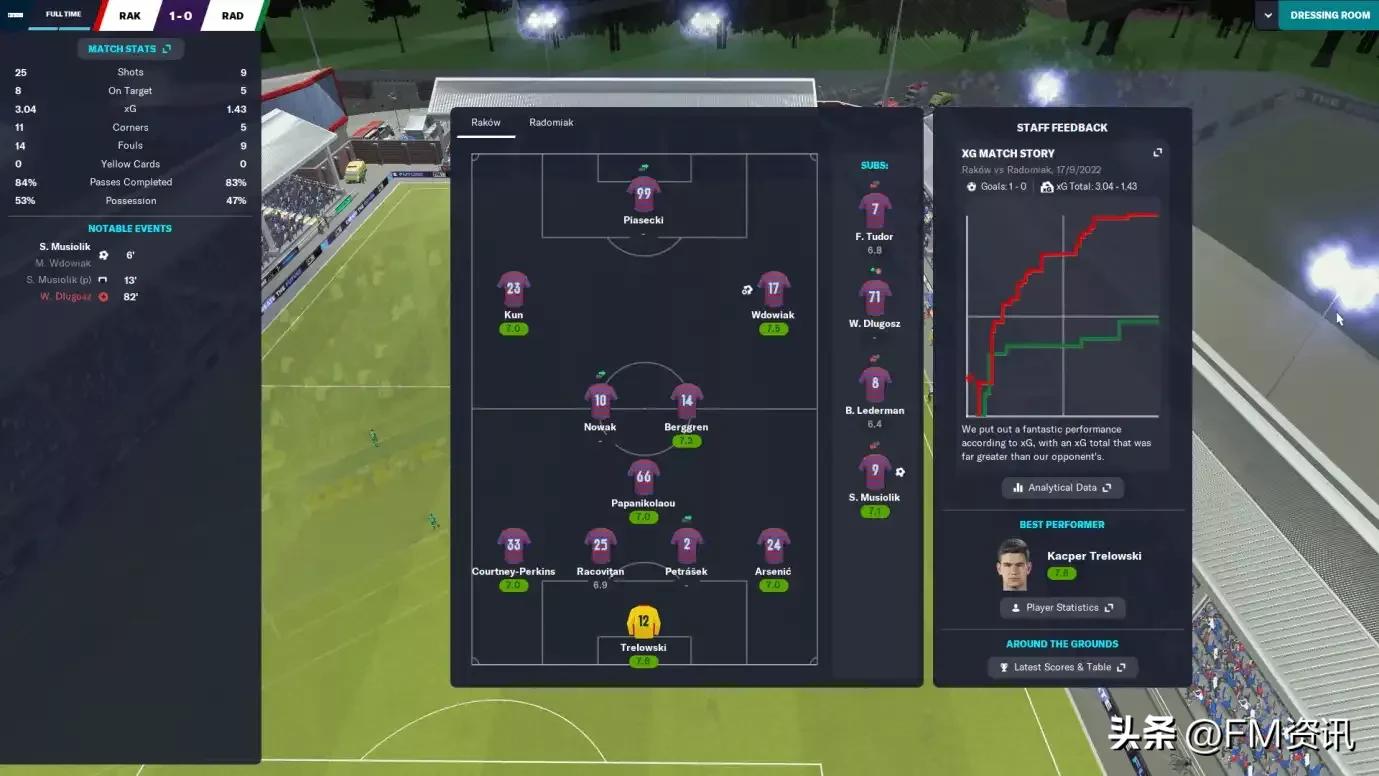
Task: View Latest Scores & Table
Action: [1062, 667]
